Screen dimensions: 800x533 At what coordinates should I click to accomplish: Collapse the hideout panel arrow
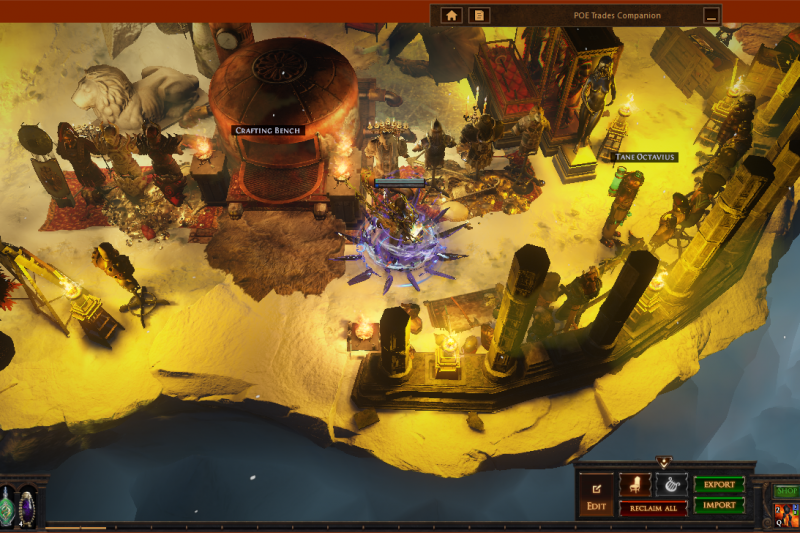(663, 463)
